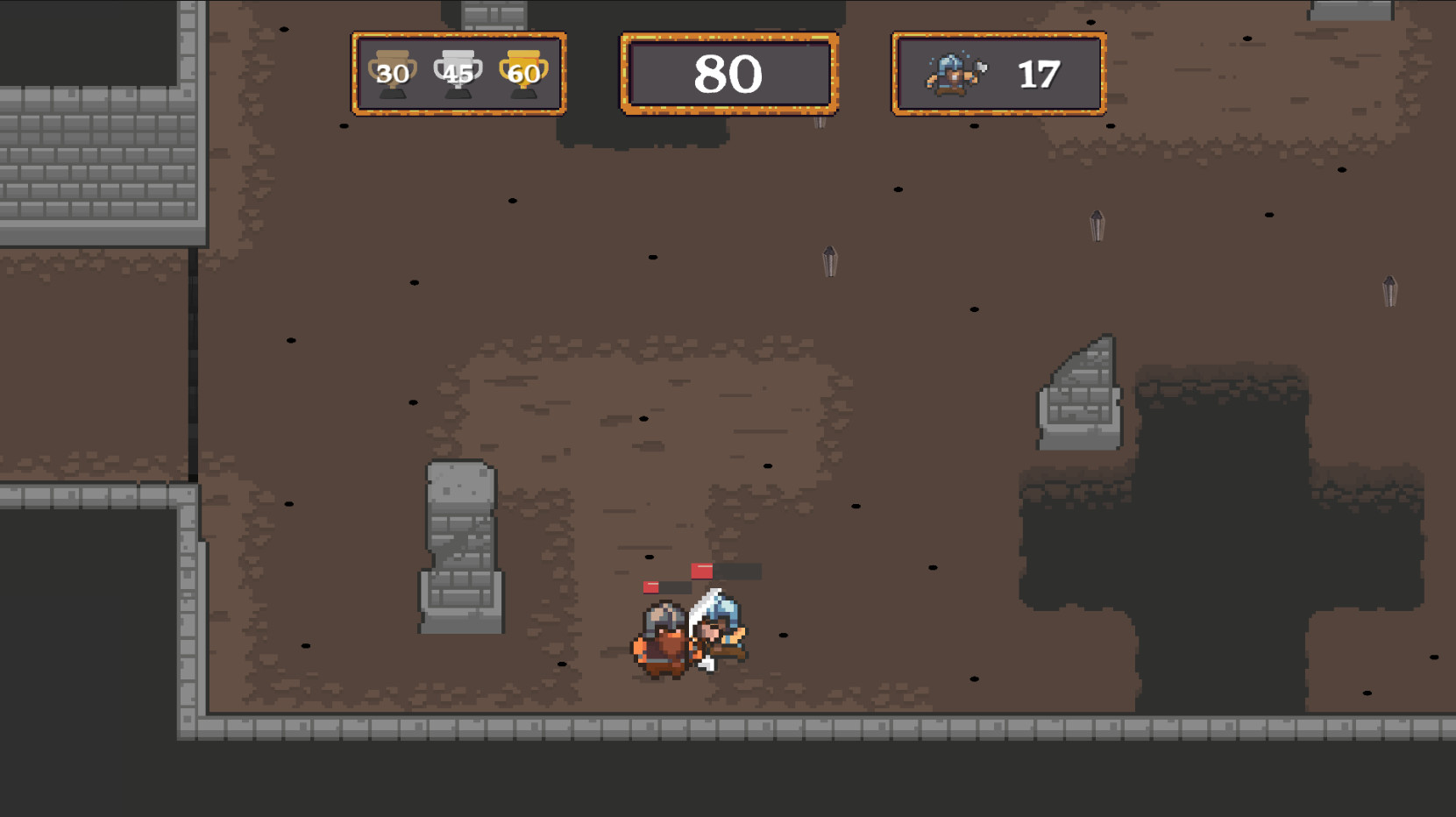Click the enemy counter panel showing 17
1456x817 pixels.
point(997,74)
